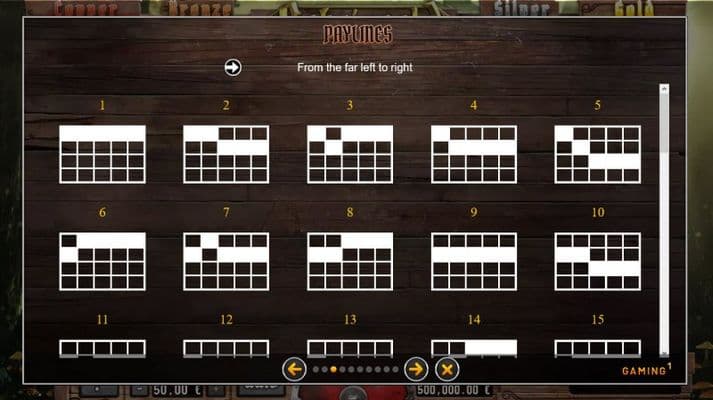Select the highlighted orange page dot
The image size is (713, 400).
click(333, 369)
